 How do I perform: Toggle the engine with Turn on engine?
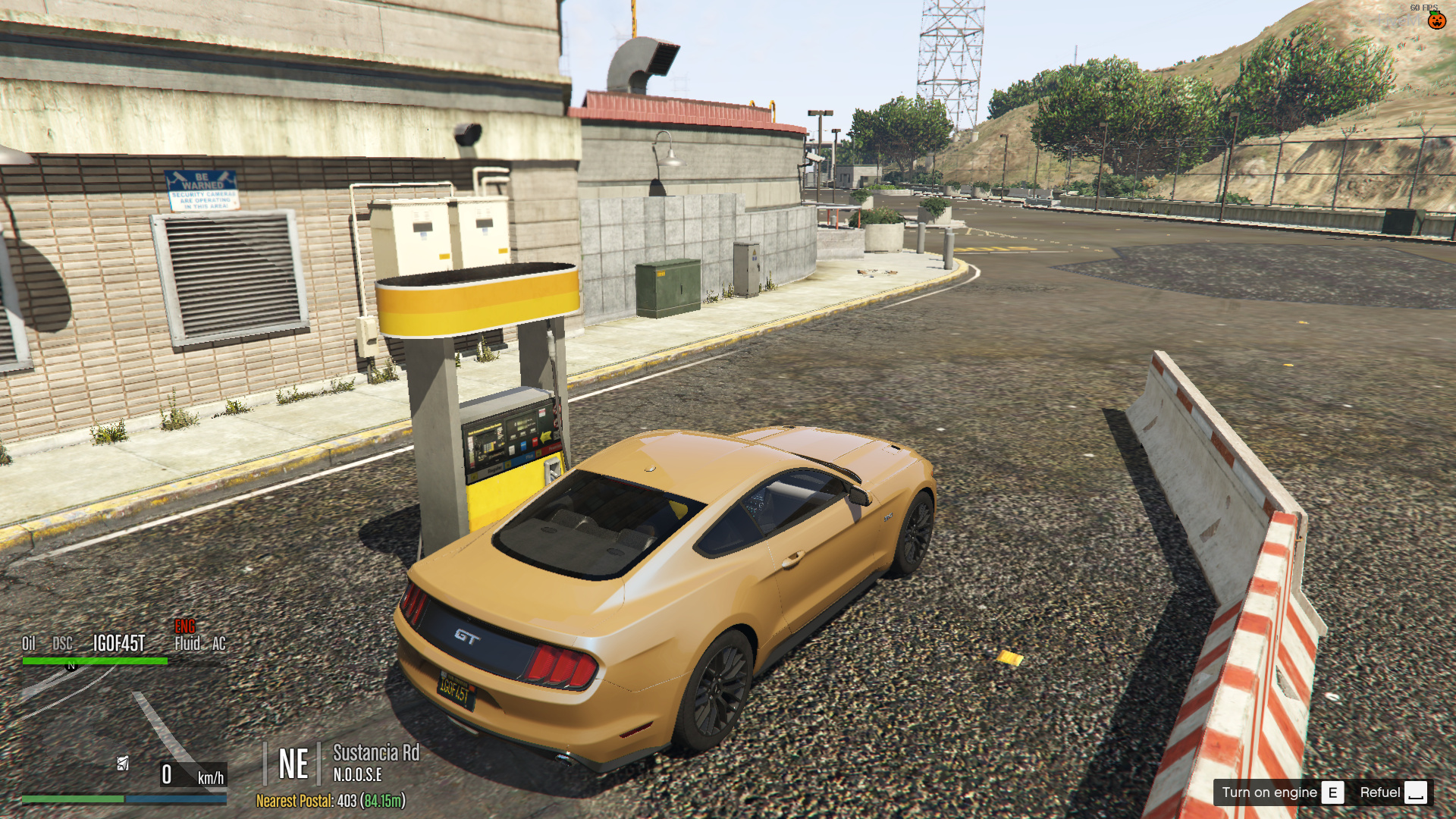point(1271,792)
